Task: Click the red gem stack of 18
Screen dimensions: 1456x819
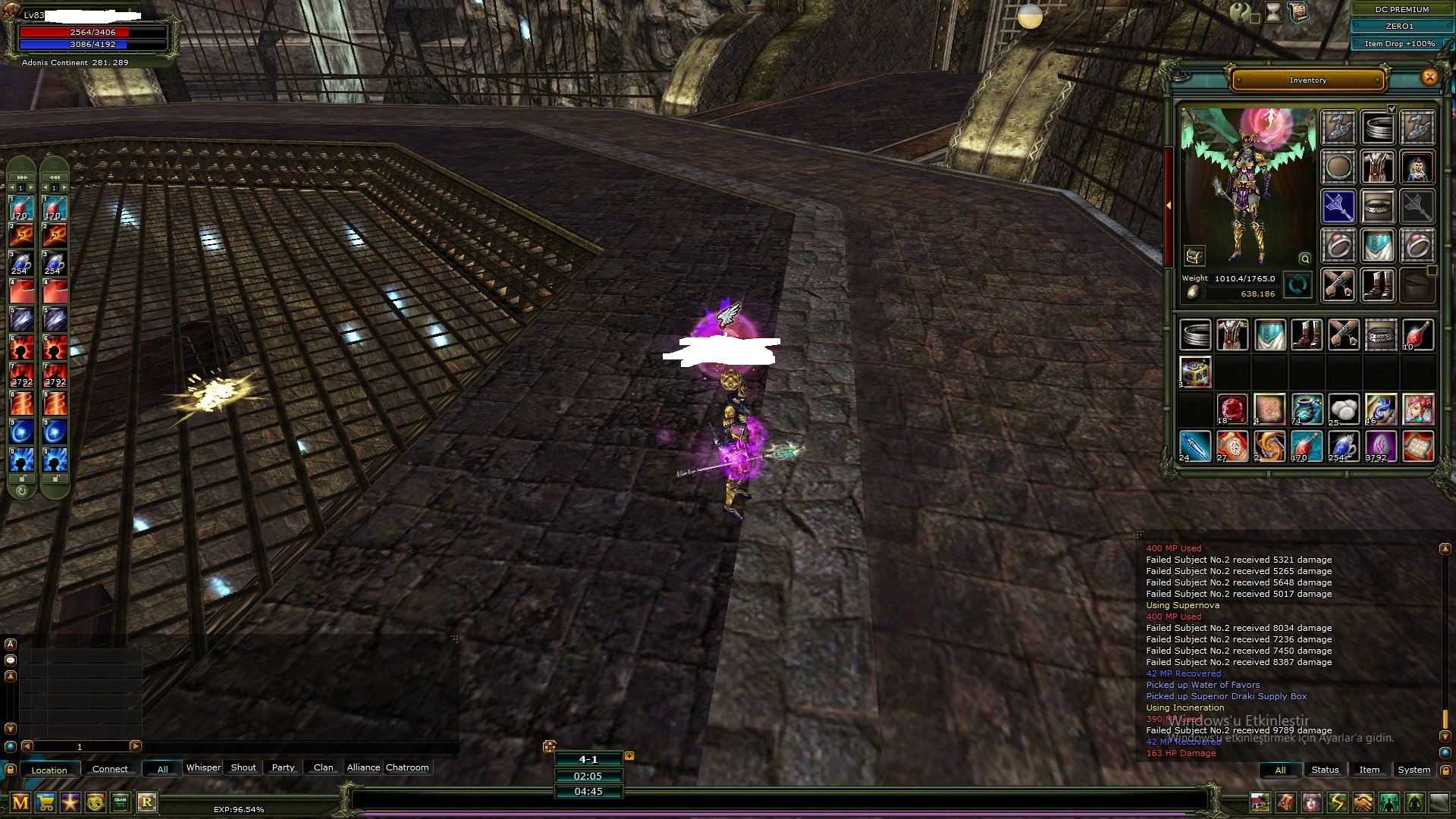Action: tap(1232, 409)
